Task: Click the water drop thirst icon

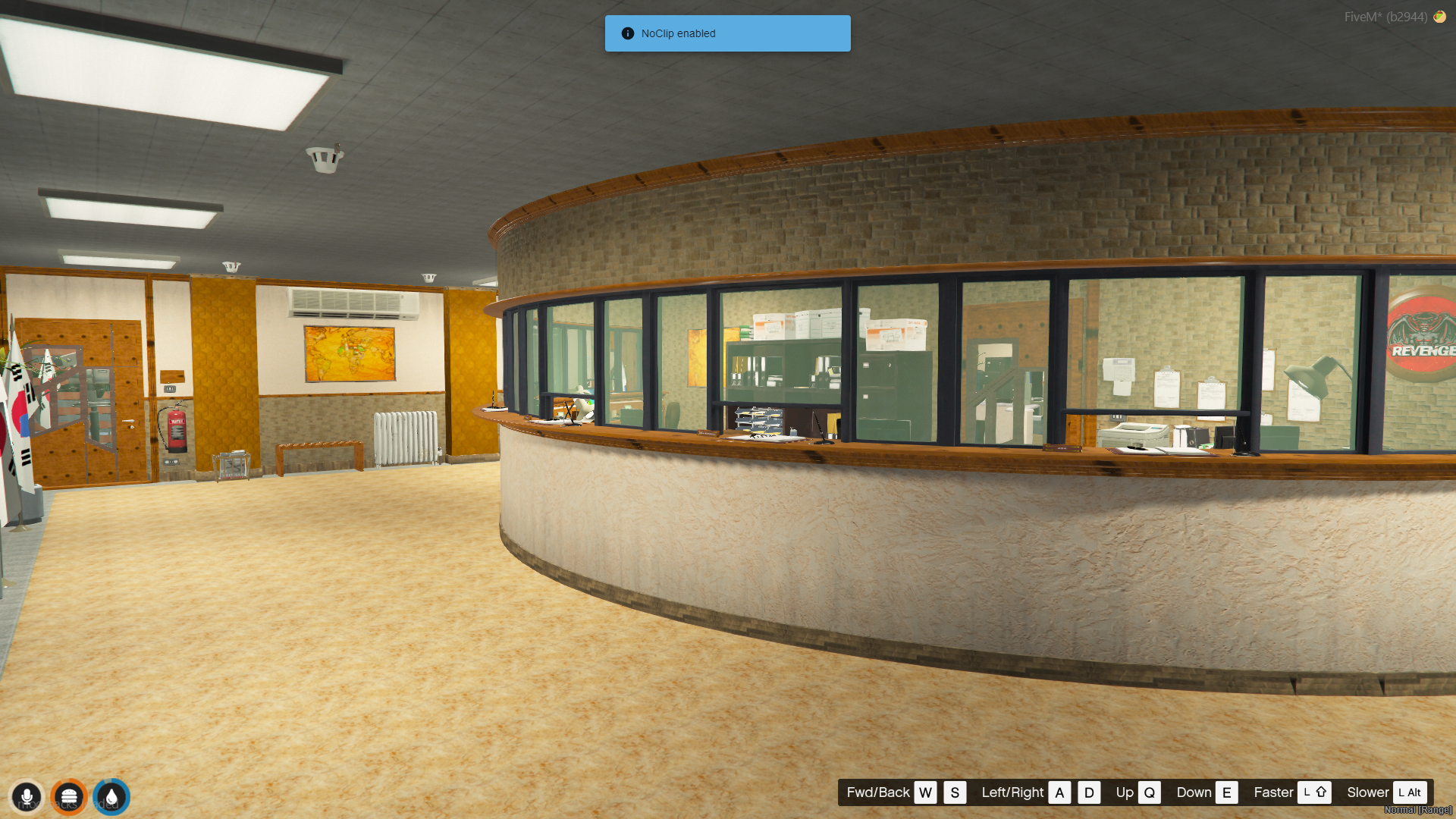Action: (x=111, y=797)
